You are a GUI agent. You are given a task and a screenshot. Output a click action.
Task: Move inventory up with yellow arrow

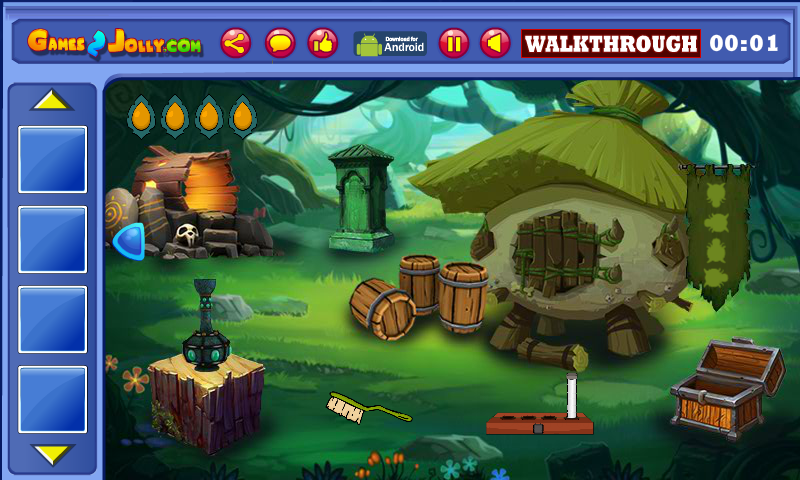tap(52, 101)
